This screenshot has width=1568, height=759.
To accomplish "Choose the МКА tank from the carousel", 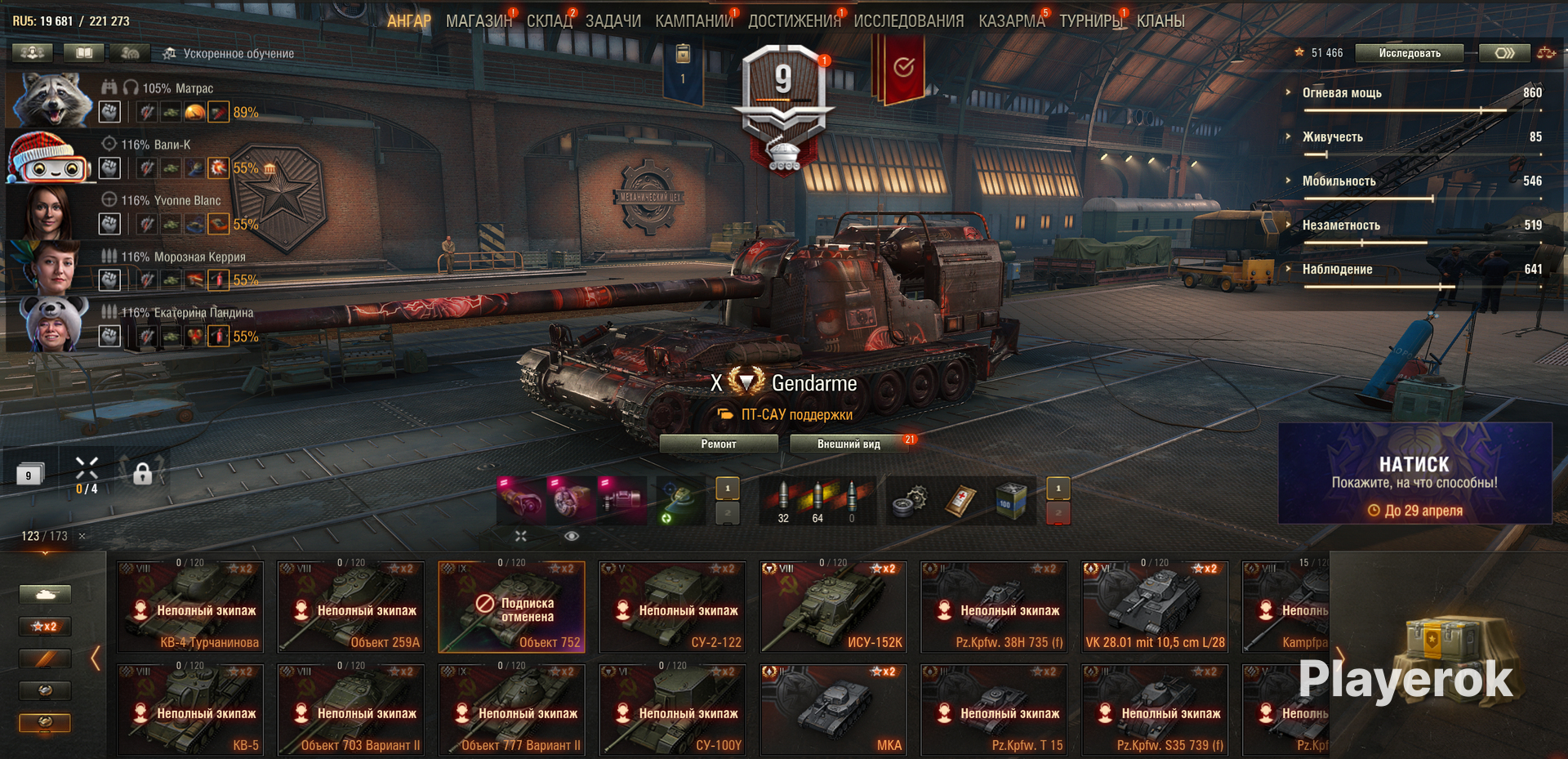I will 831,709.
